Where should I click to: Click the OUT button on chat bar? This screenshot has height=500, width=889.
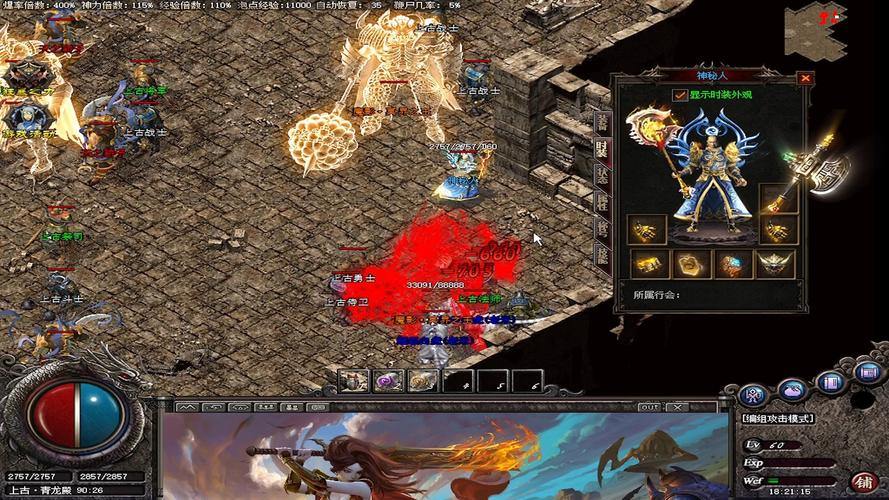coord(647,407)
